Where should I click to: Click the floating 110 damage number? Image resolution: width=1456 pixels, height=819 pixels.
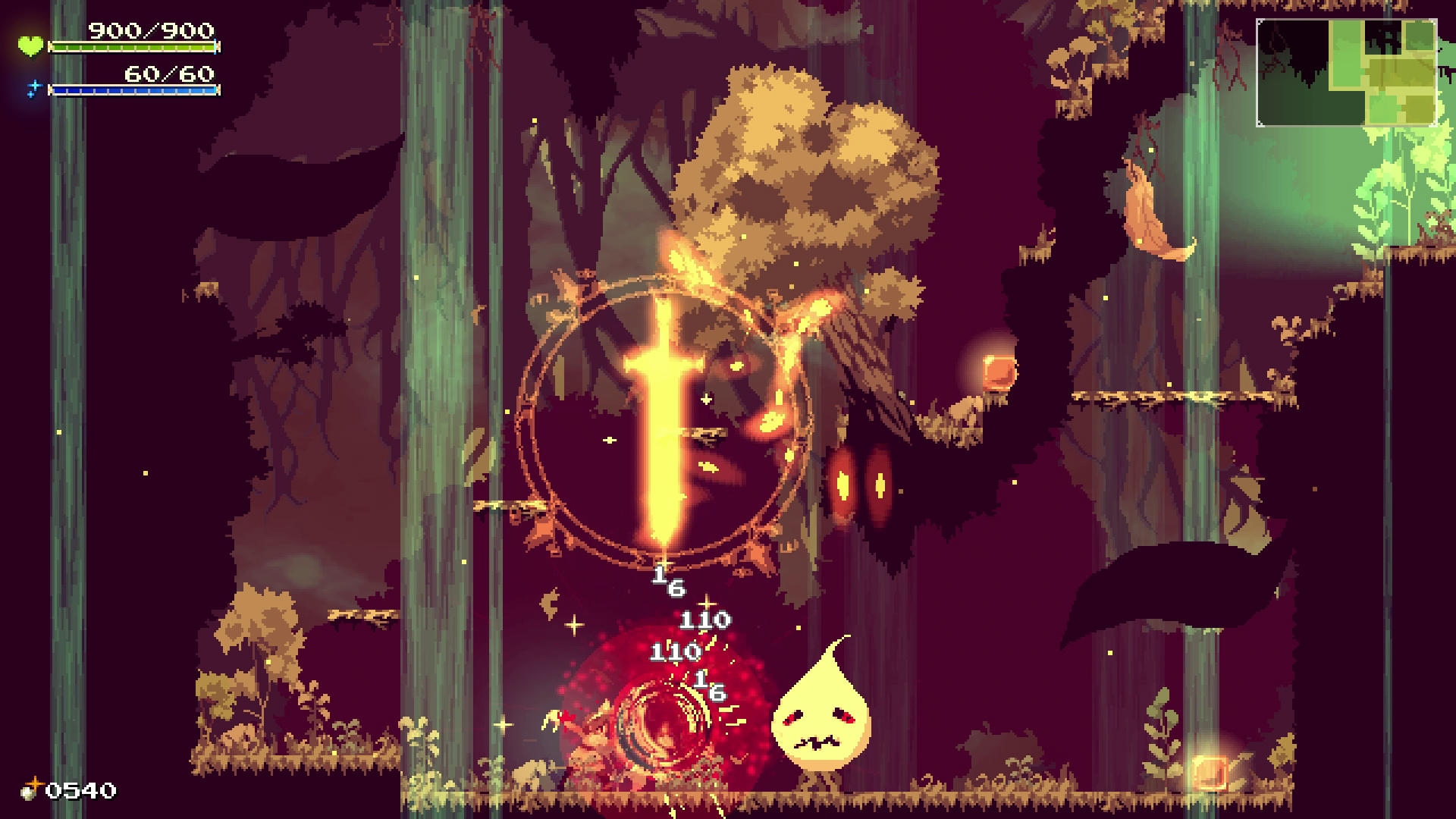[x=704, y=622]
